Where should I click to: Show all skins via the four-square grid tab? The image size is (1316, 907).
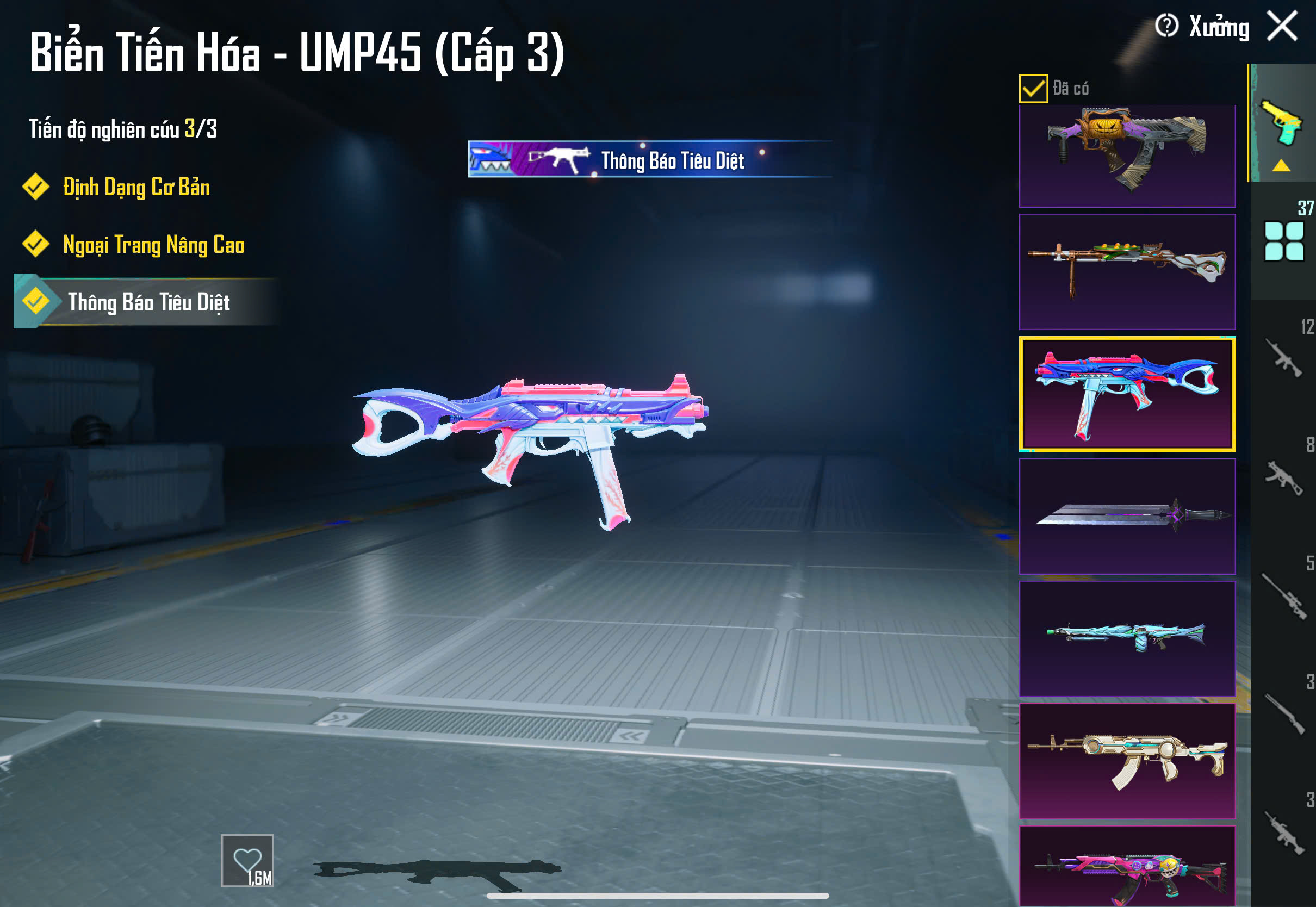(x=1283, y=241)
